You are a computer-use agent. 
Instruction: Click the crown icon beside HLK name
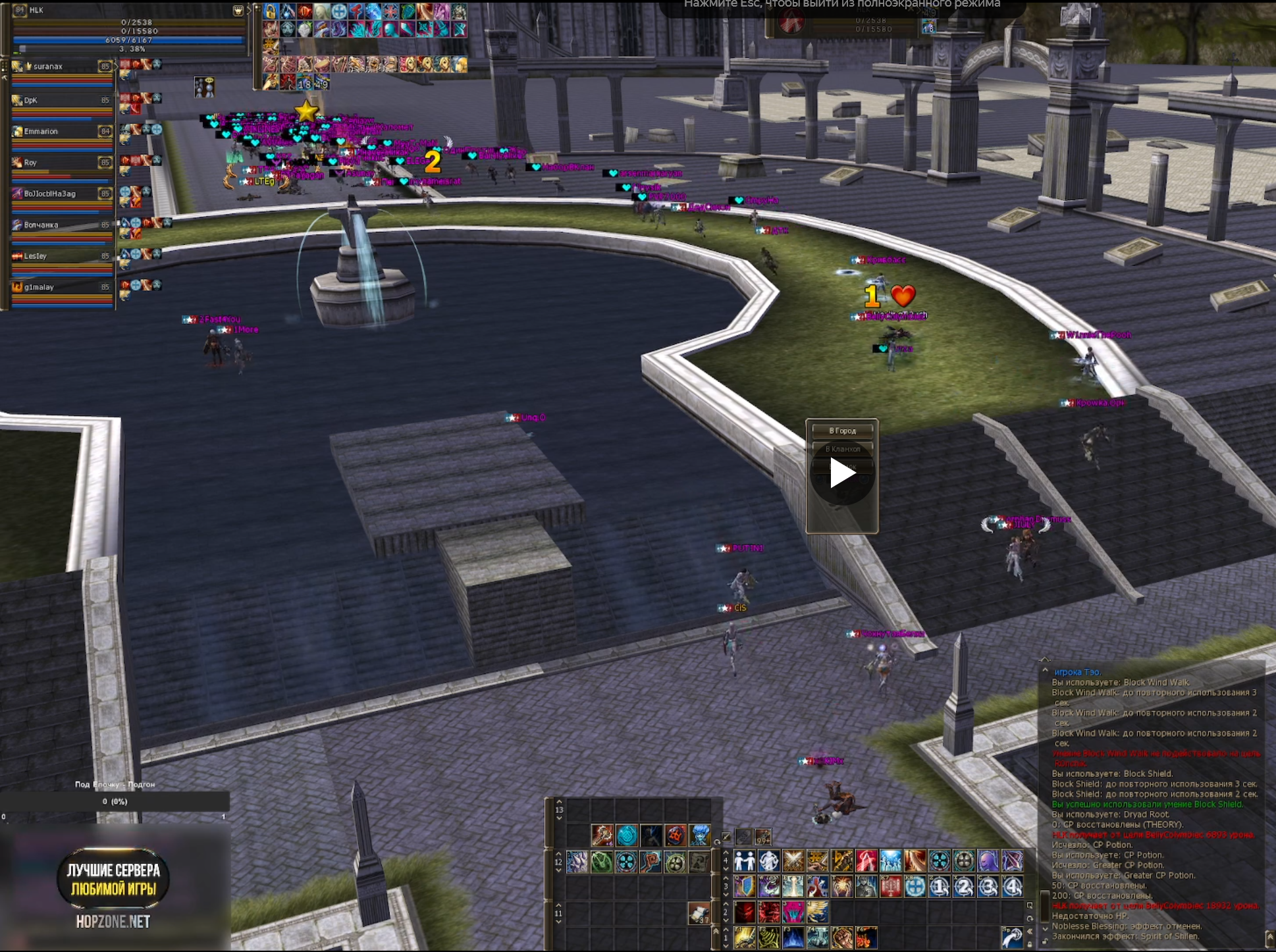[238, 11]
